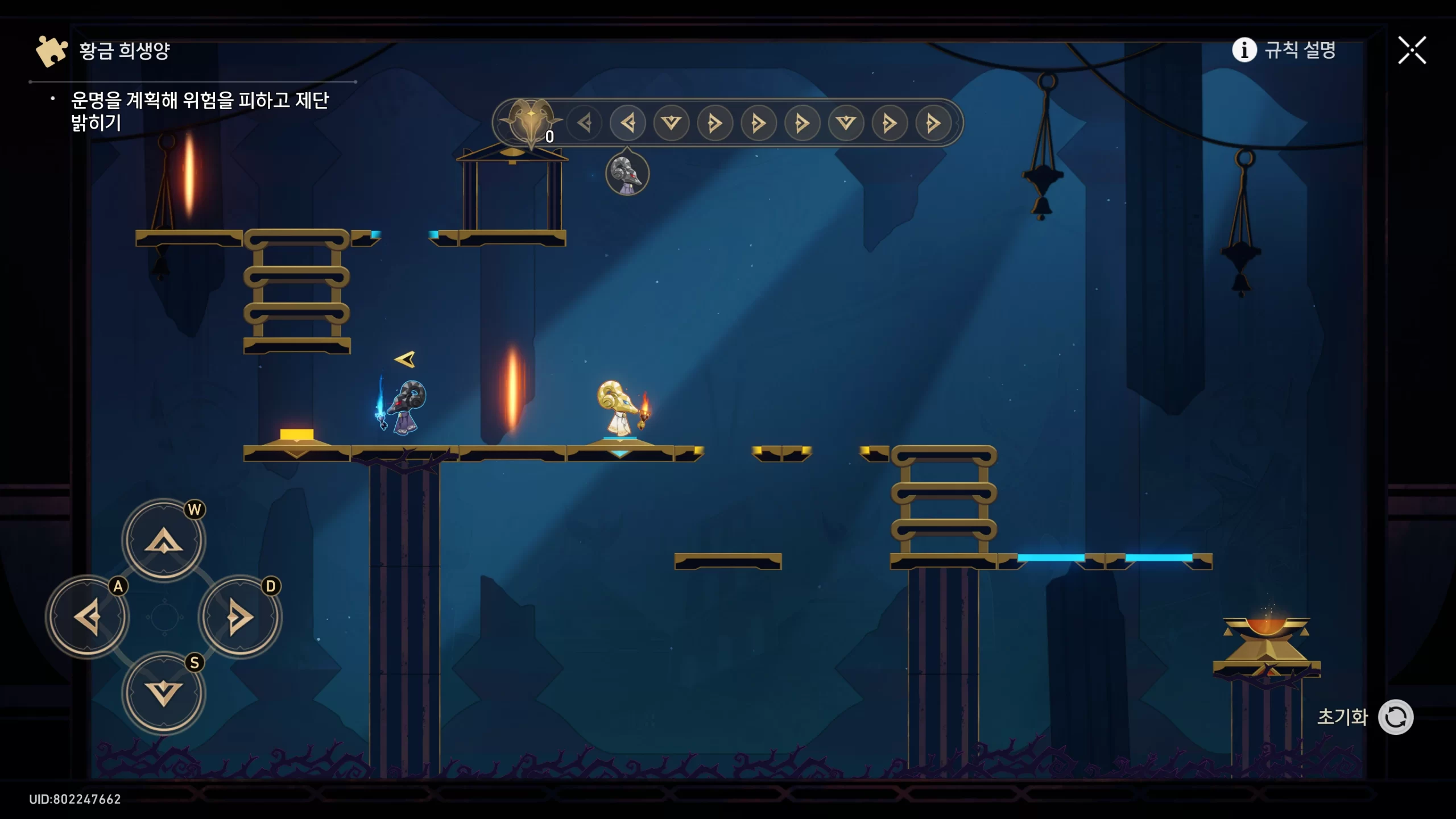Move left using the A arrow button
Viewport: 1456px width, 819px height.
88,617
